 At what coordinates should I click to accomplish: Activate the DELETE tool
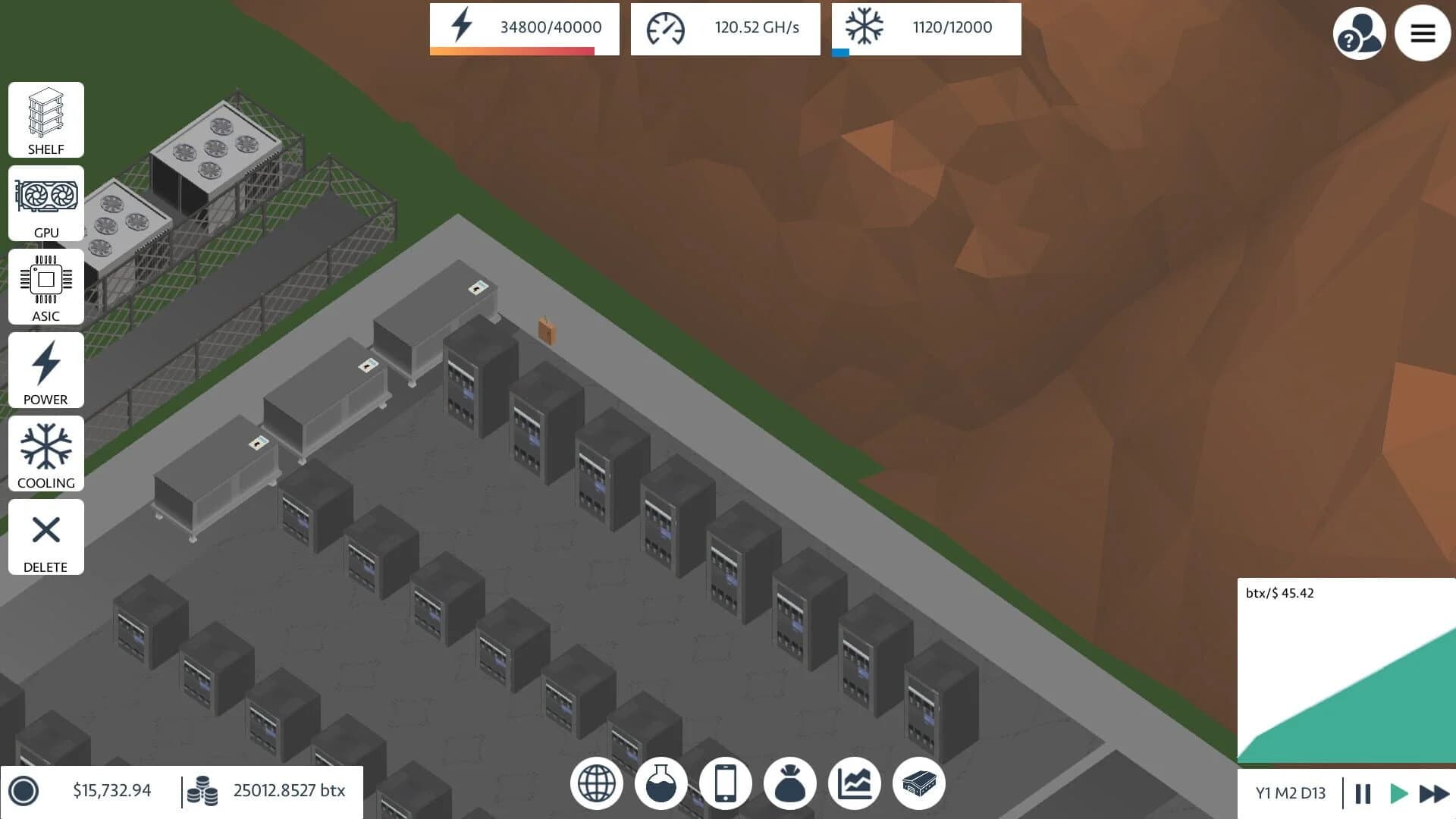pyautogui.click(x=45, y=537)
